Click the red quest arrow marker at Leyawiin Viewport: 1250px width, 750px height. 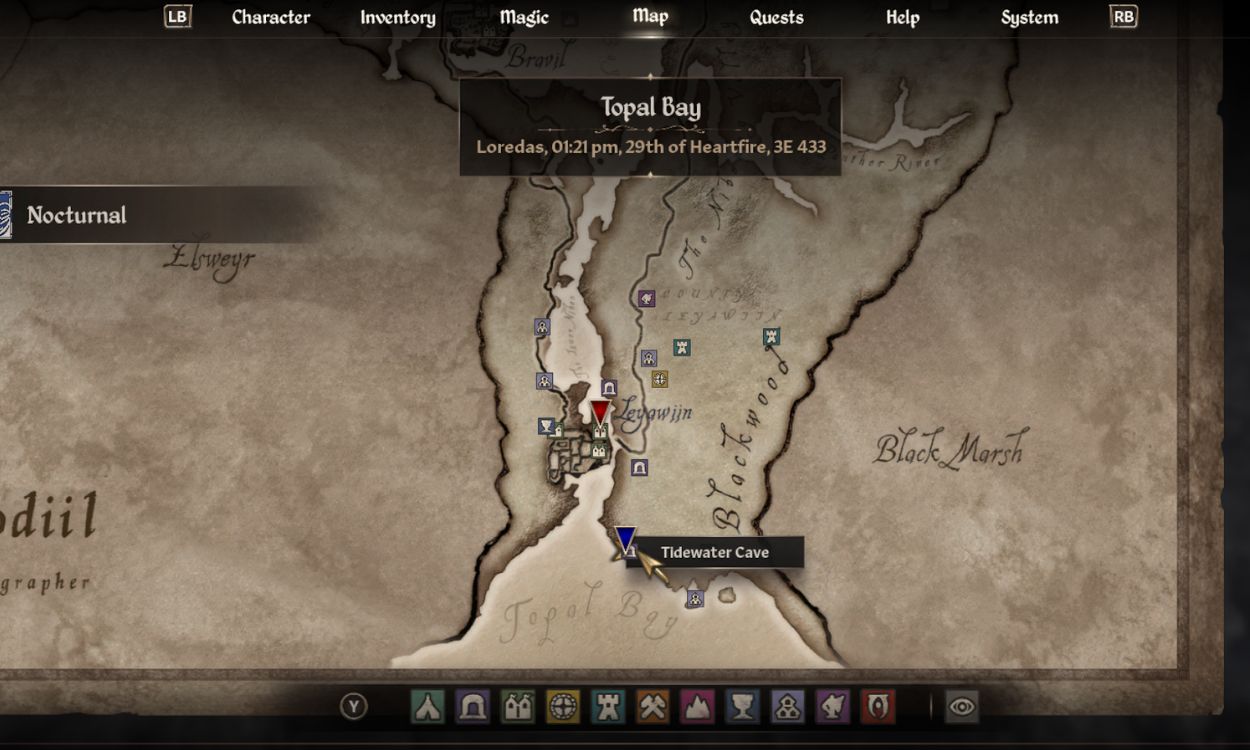click(600, 411)
